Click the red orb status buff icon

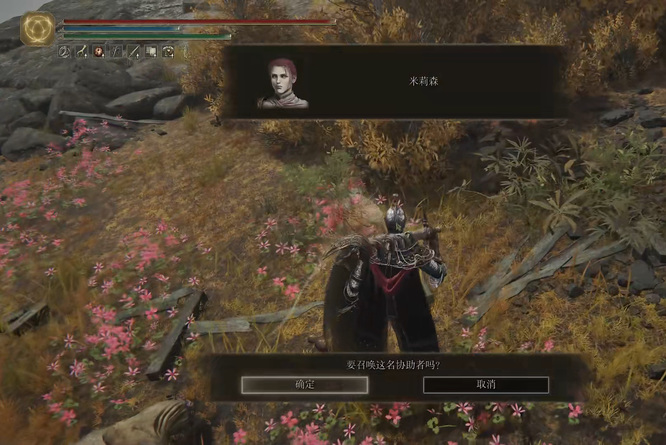tap(99, 51)
